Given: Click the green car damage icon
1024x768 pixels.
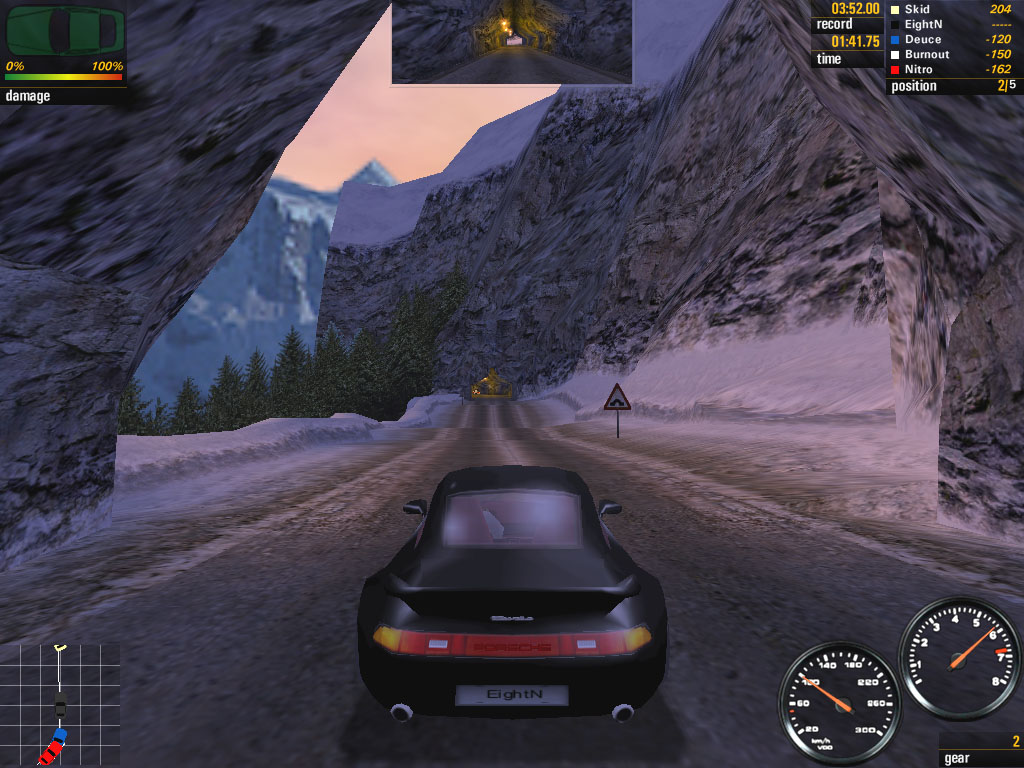Looking at the screenshot, I should [x=66, y=31].
